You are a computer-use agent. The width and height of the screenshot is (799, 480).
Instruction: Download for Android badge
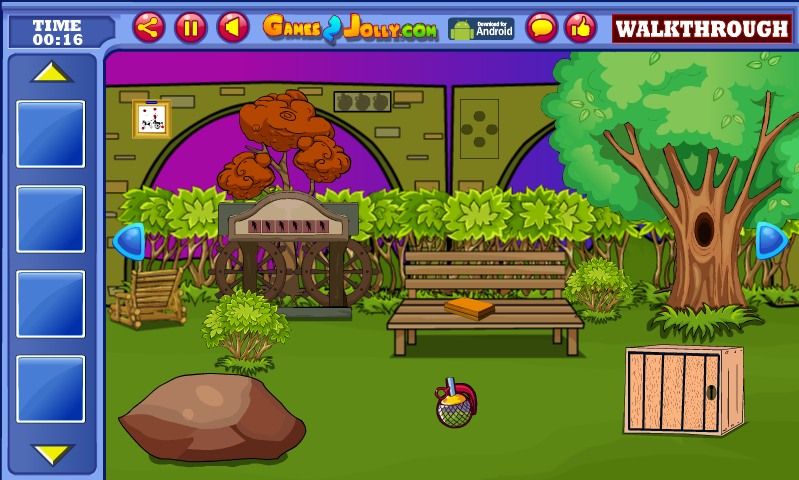(480, 28)
